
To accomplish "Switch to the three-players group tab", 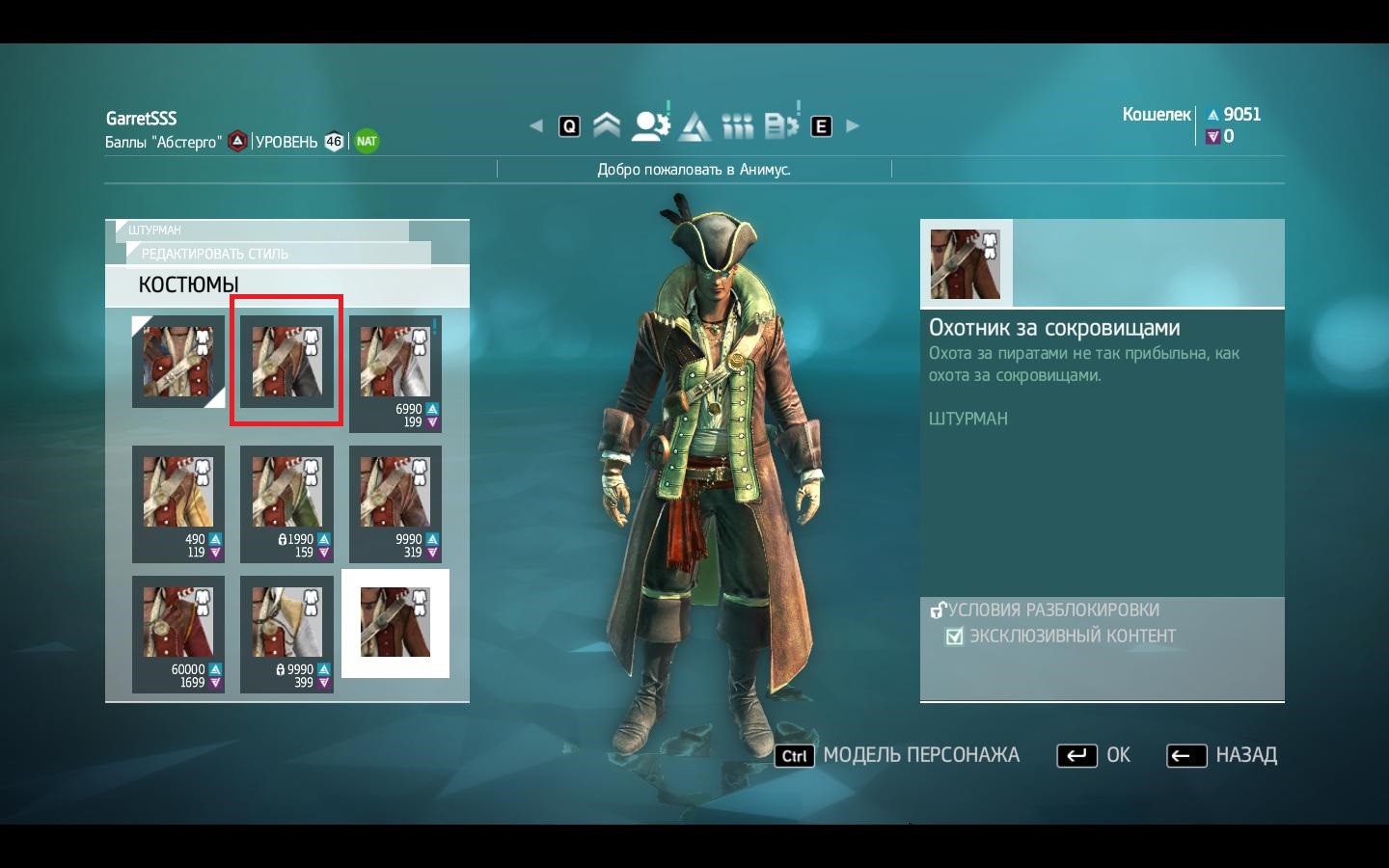I will (x=738, y=125).
